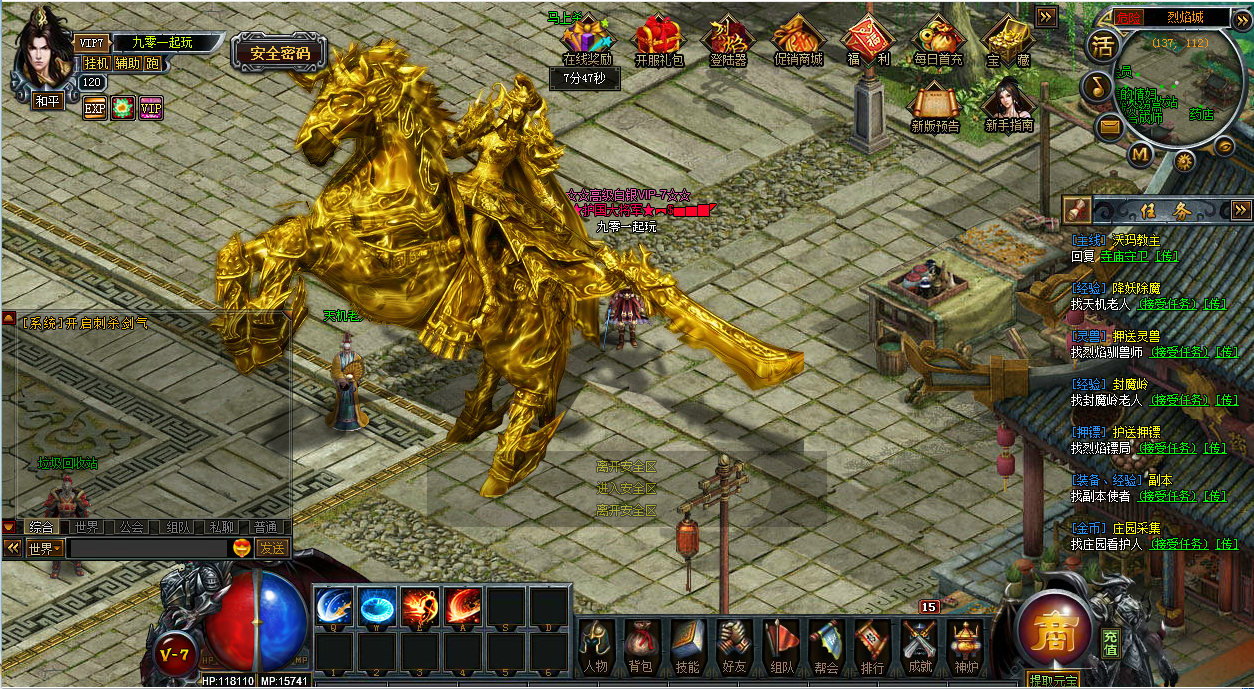Image resolution: width=1254 pixels, height=689 pixels.
Task: Open the 开服礼包 server gift pack
Action: [x=659, y=40]
